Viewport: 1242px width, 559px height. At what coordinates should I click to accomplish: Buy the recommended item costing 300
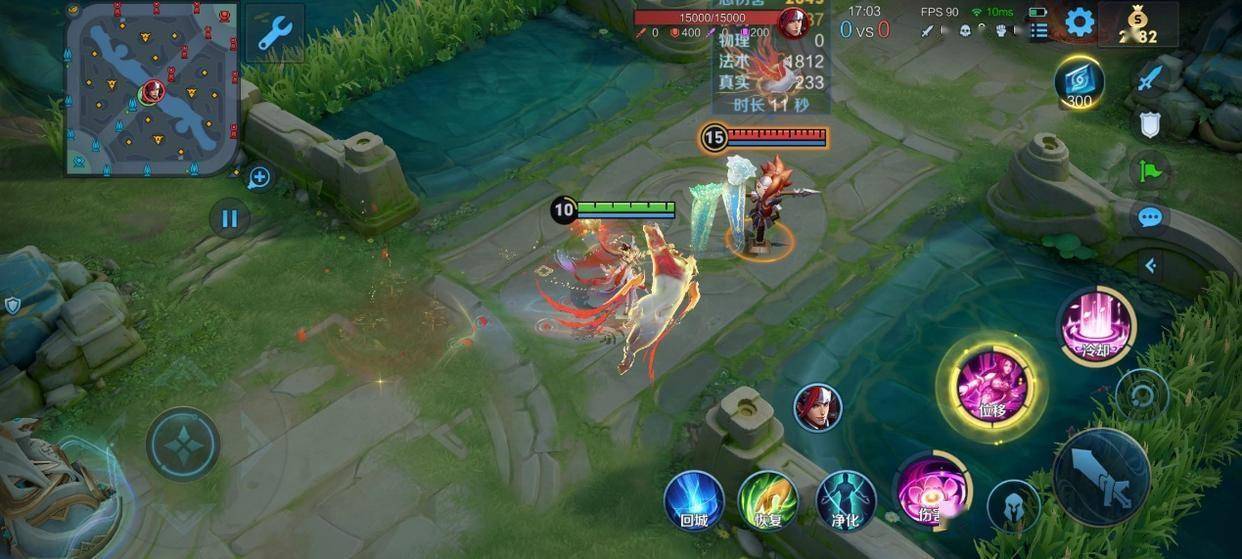tap(1079, 82)
